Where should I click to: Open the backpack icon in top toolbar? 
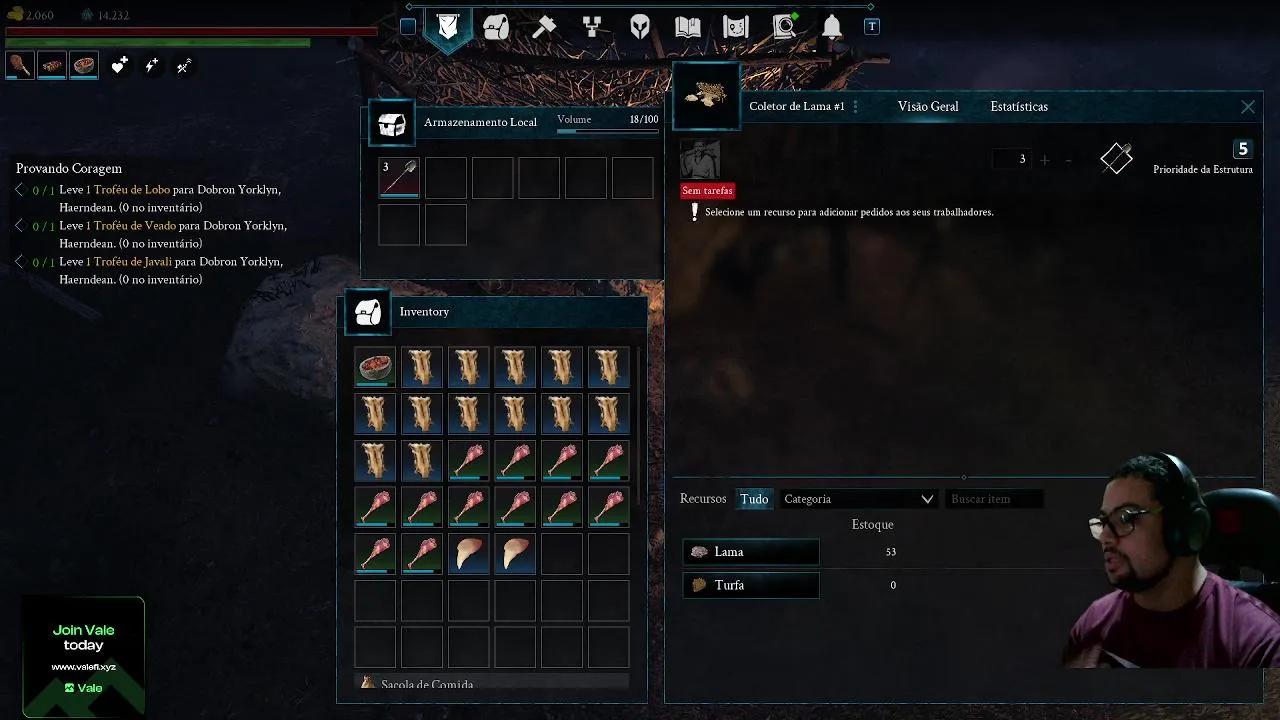[x=496, y=27]
